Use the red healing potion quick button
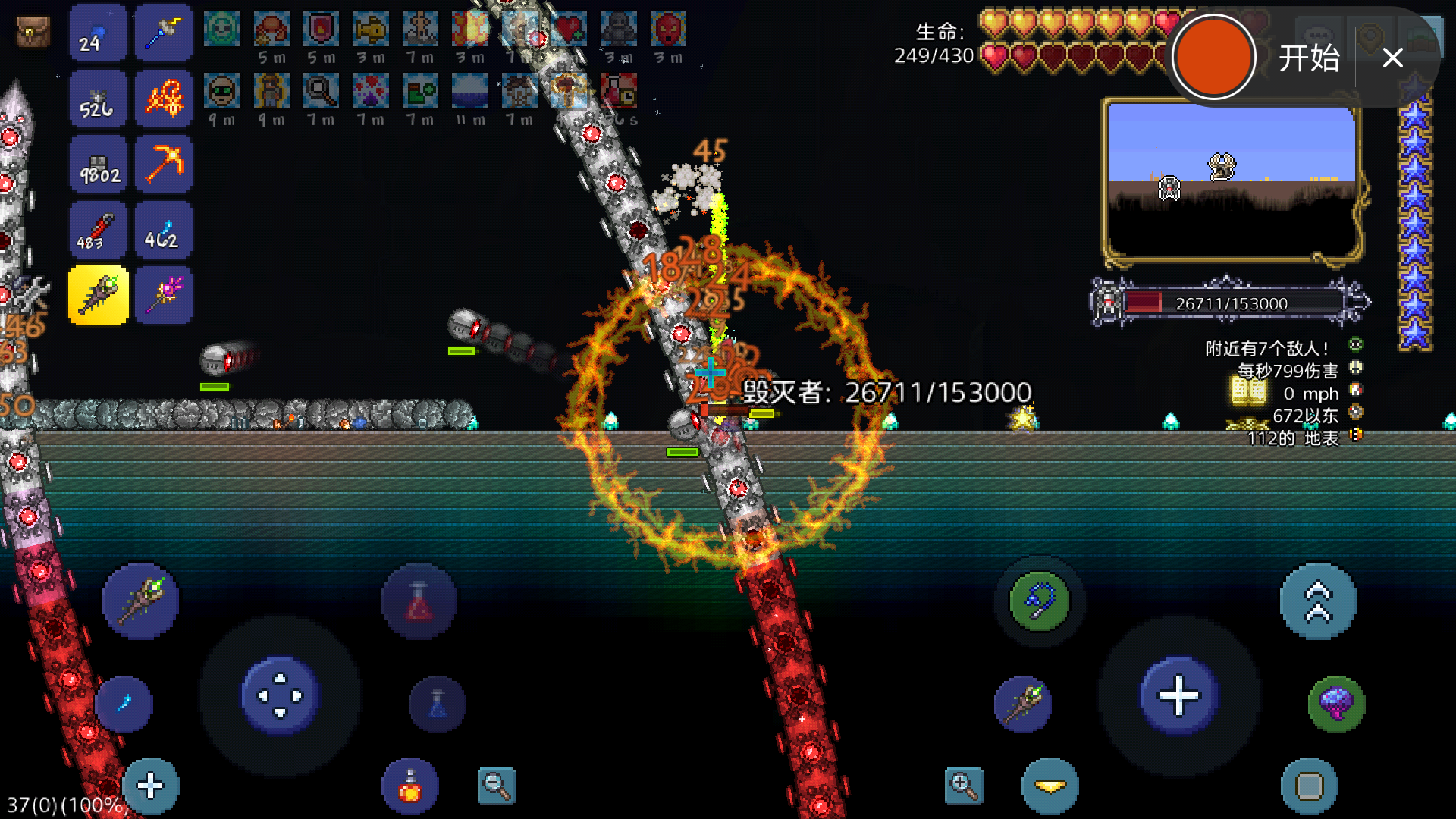The width and height of the screenshot is (1456, 819). (x=419, y=601)
